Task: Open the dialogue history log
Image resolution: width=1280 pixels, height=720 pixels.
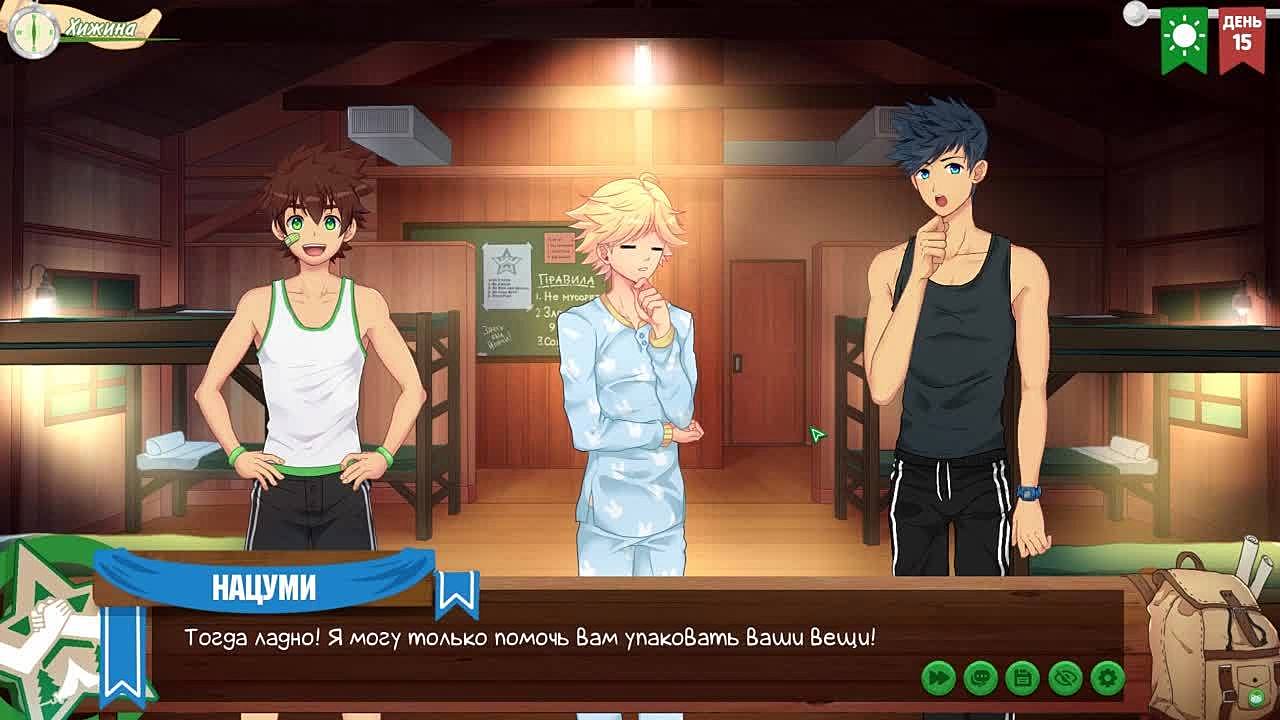Action: [981, 678]
